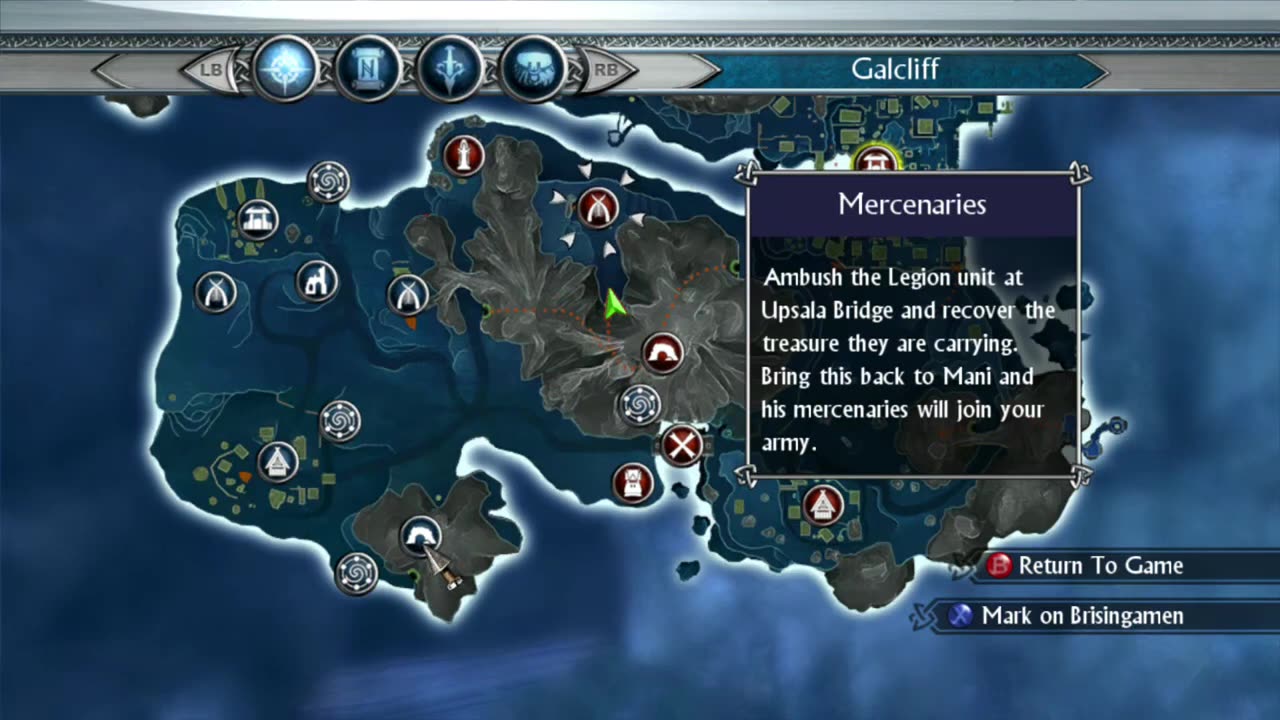Select the red hut village marker
The height and width of the screenshot is (720, 1280).
[823, 505]
